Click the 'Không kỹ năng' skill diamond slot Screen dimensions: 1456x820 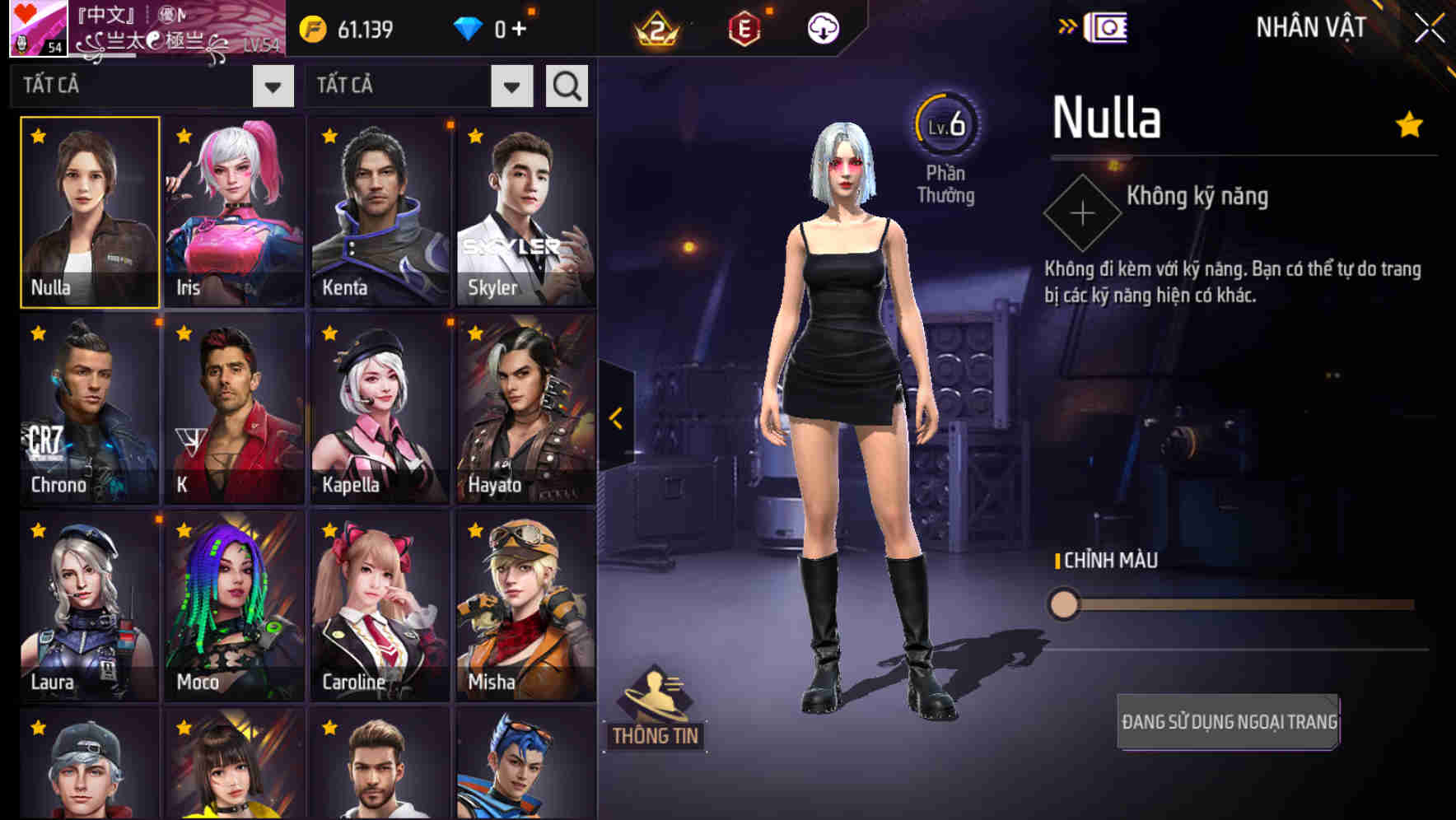pyautogui.click(x=1081, y=212)
